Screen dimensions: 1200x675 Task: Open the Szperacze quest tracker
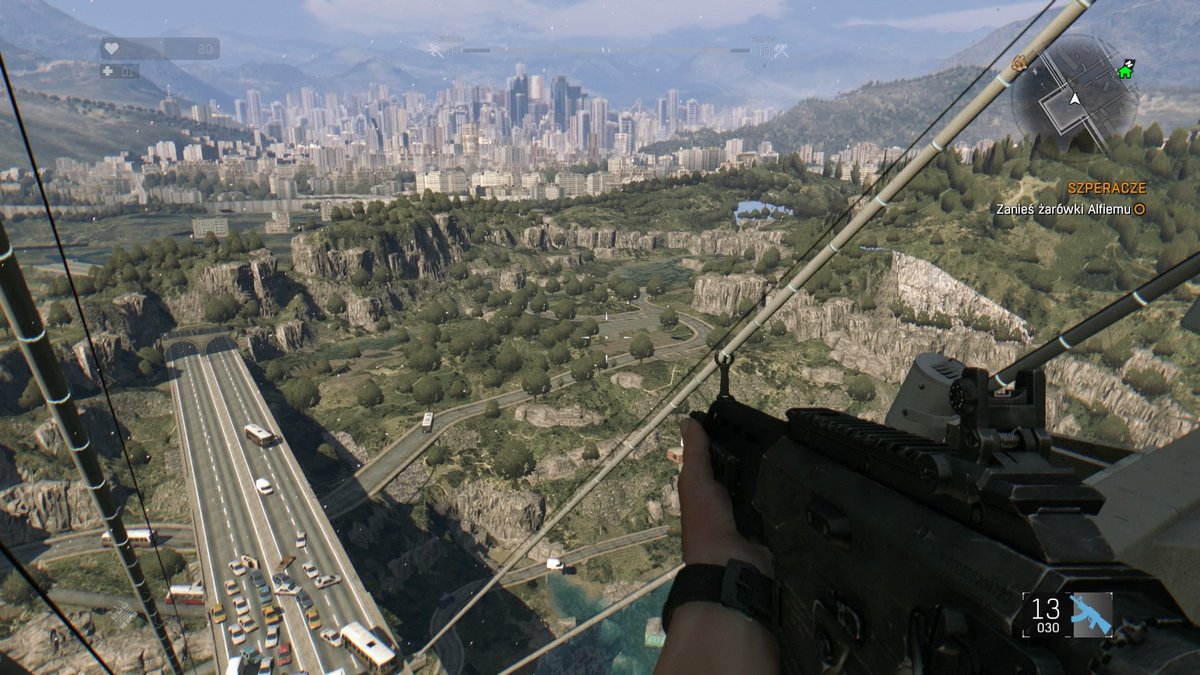pyautogui.click(x=1106, y=188)
